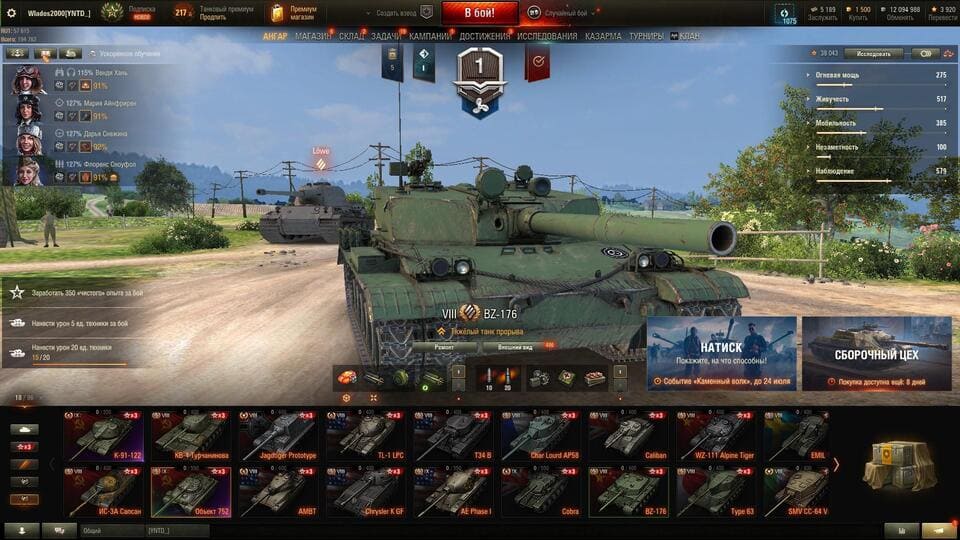The image size is (960, 540).
Task: Open the ДОСТИЖЕНИЯ tab
Action: tap(484, 36)
